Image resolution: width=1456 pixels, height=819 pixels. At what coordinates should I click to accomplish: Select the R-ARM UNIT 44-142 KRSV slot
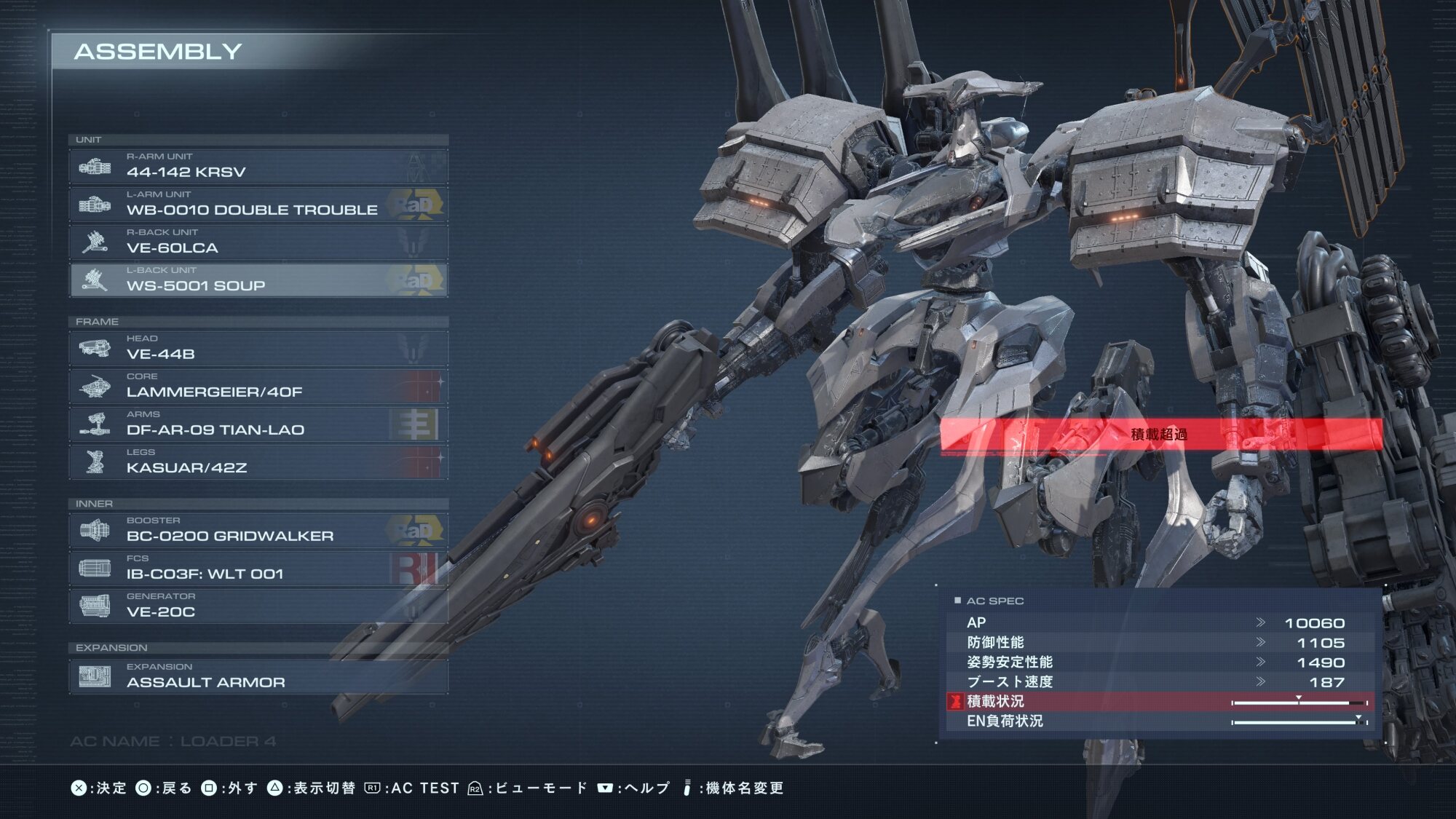pos(258,166)
